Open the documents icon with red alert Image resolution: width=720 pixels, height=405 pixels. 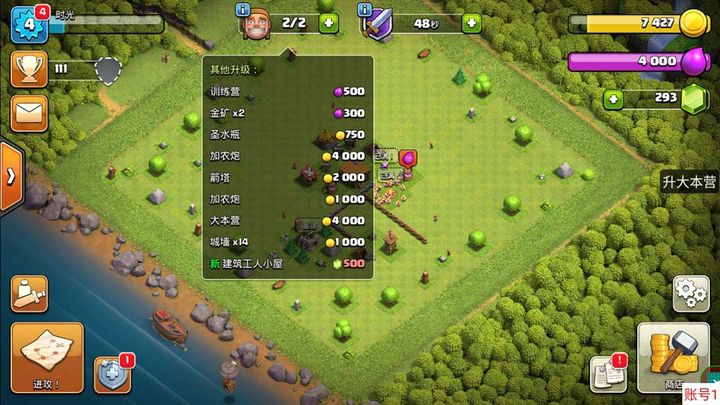point(607,372)
